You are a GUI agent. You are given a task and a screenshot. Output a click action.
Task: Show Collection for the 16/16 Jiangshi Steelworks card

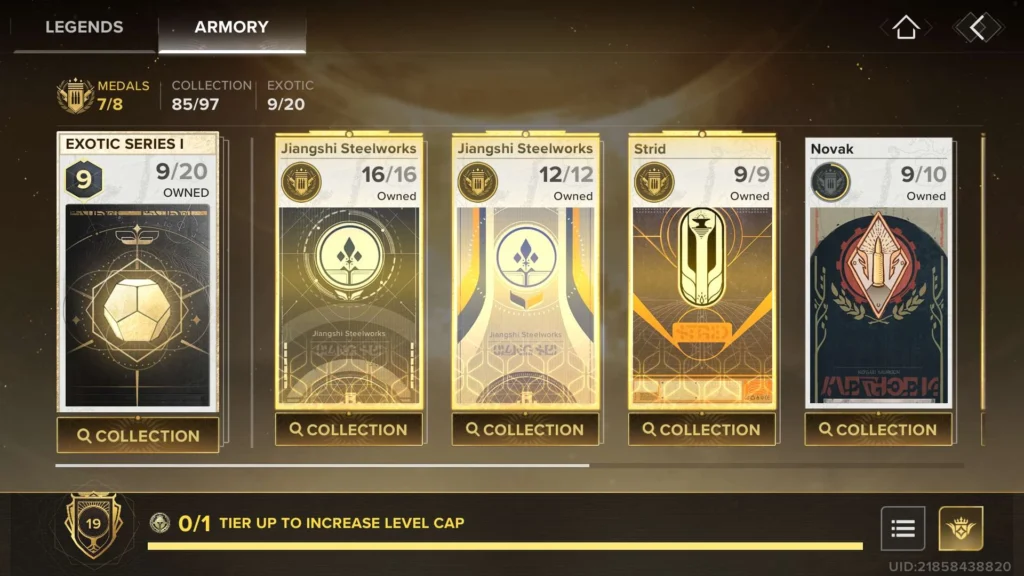[349, 430]
